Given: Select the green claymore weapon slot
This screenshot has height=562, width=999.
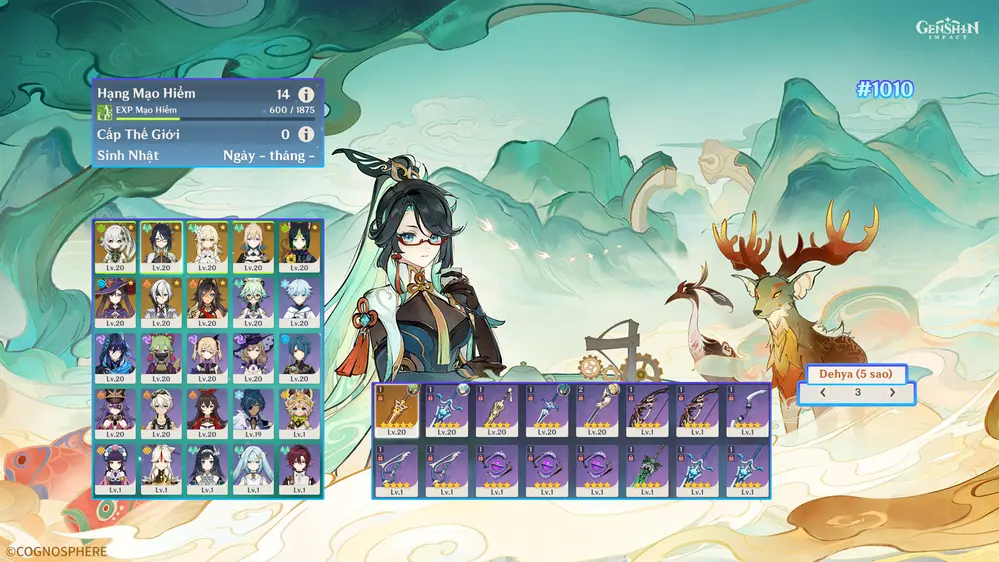Looking at the screenshot, I should pyautogui.click(x=647, y=468).
